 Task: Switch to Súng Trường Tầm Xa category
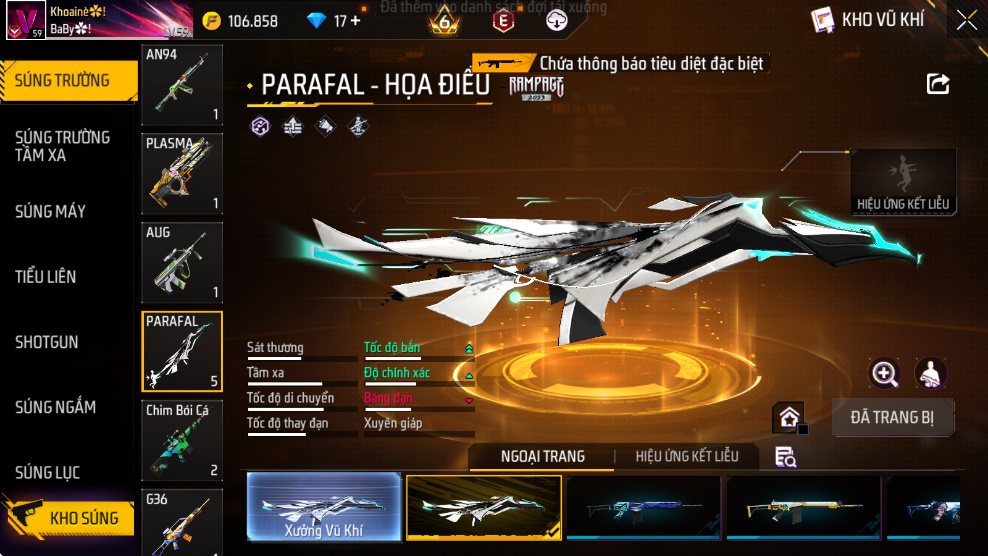click(62, 146)
